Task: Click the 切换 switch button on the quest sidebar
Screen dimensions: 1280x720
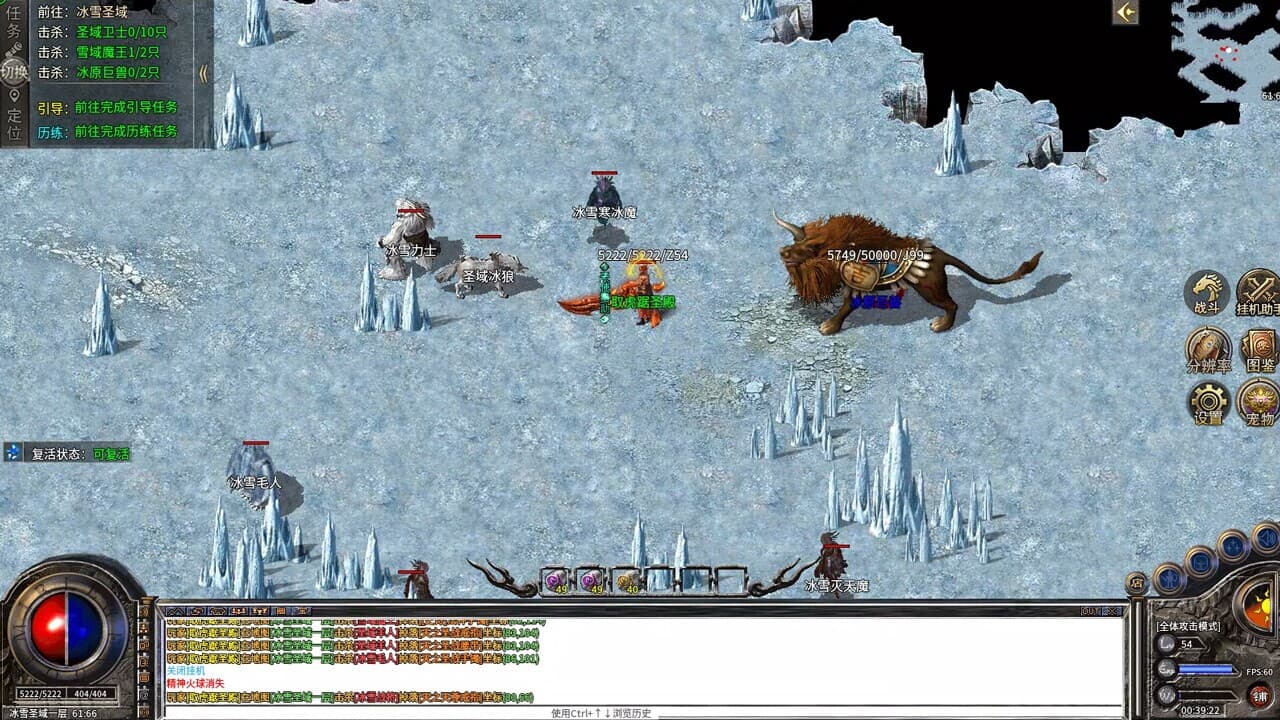Action: point(13,72)
